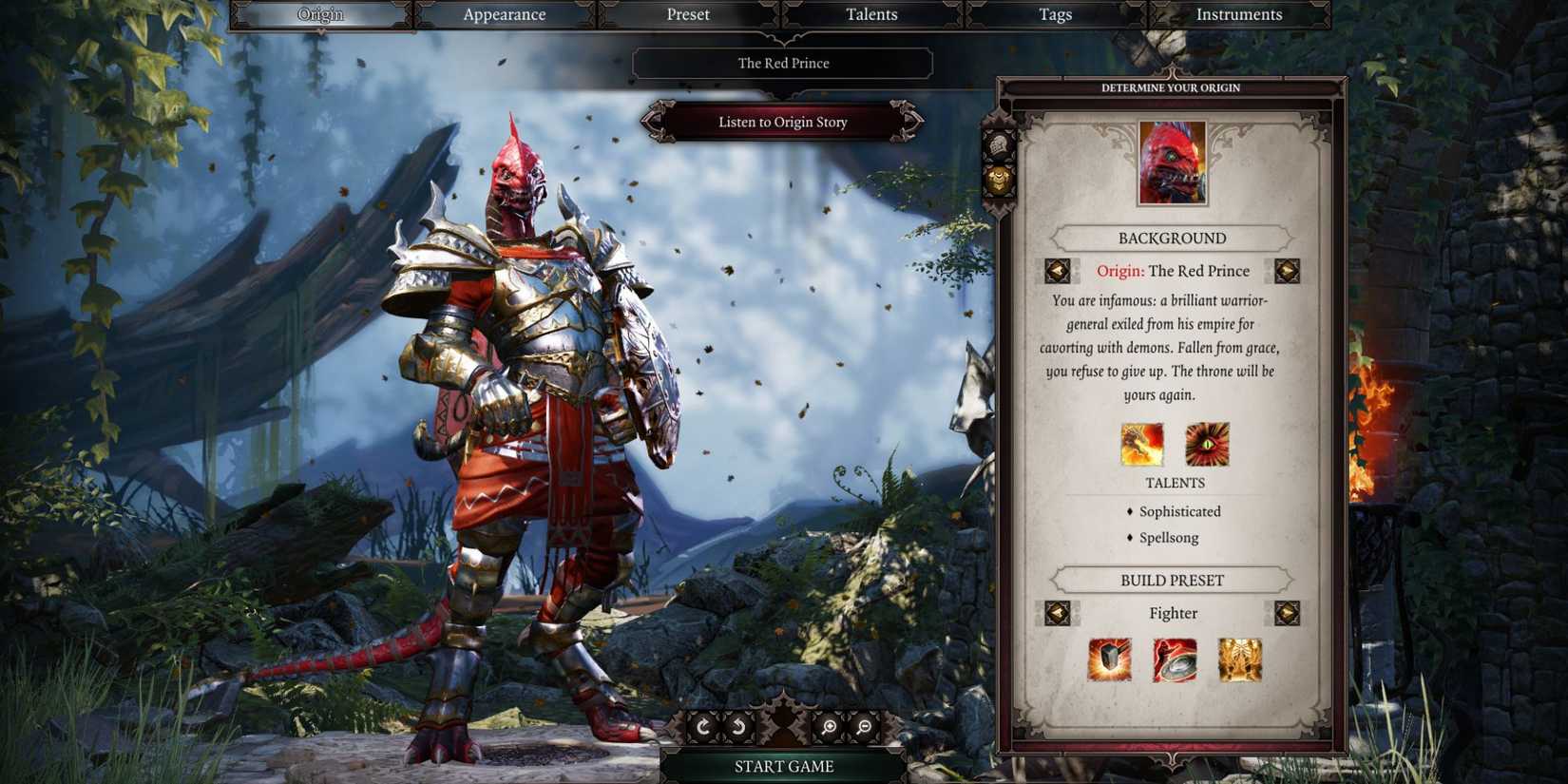Switch to the Appearance tab
The width and height of the screenshot is (1568, 784).
[x=504, y=14]
